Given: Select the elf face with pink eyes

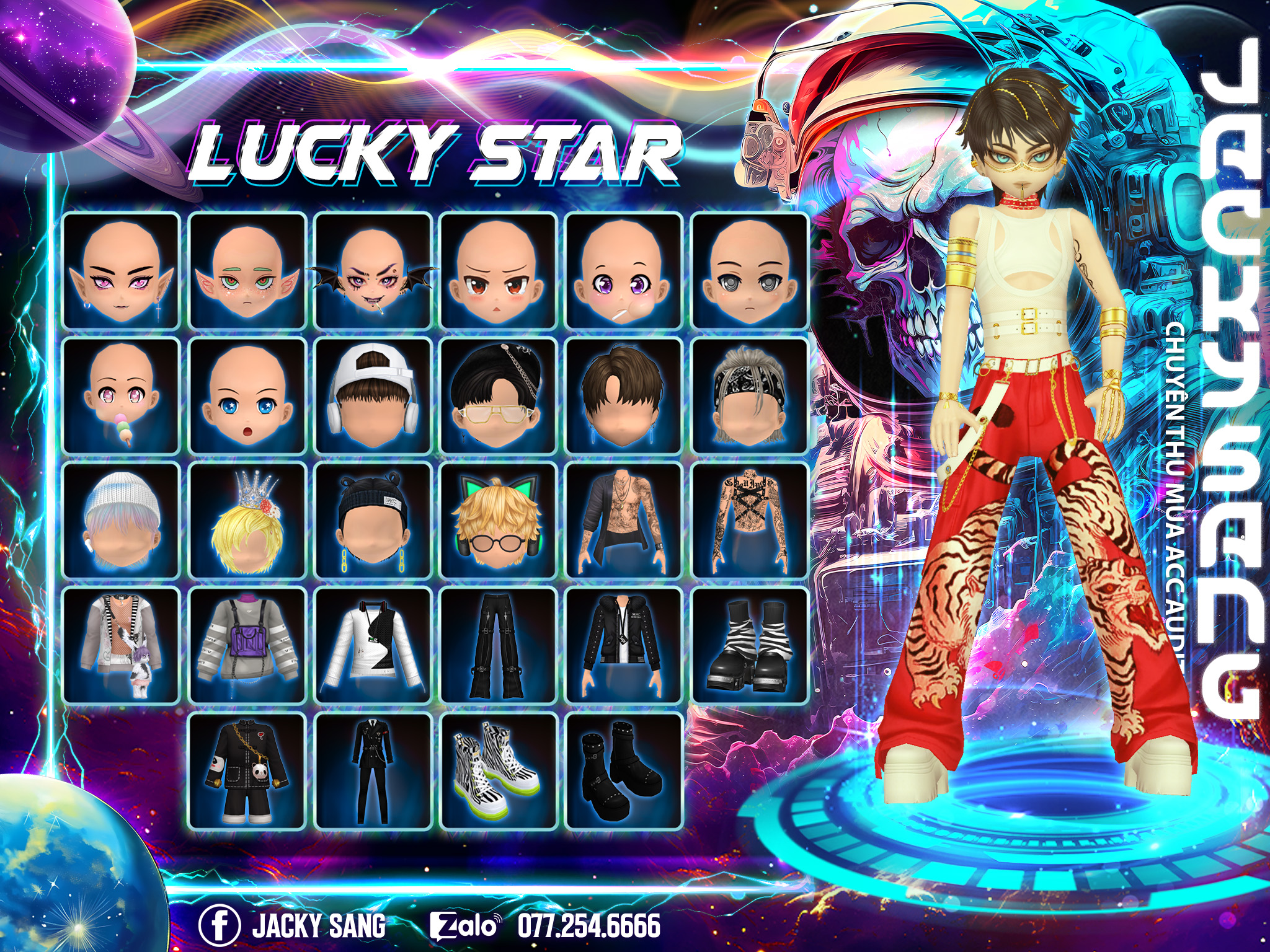Looking at the screenshot, I should pos(121,271).
